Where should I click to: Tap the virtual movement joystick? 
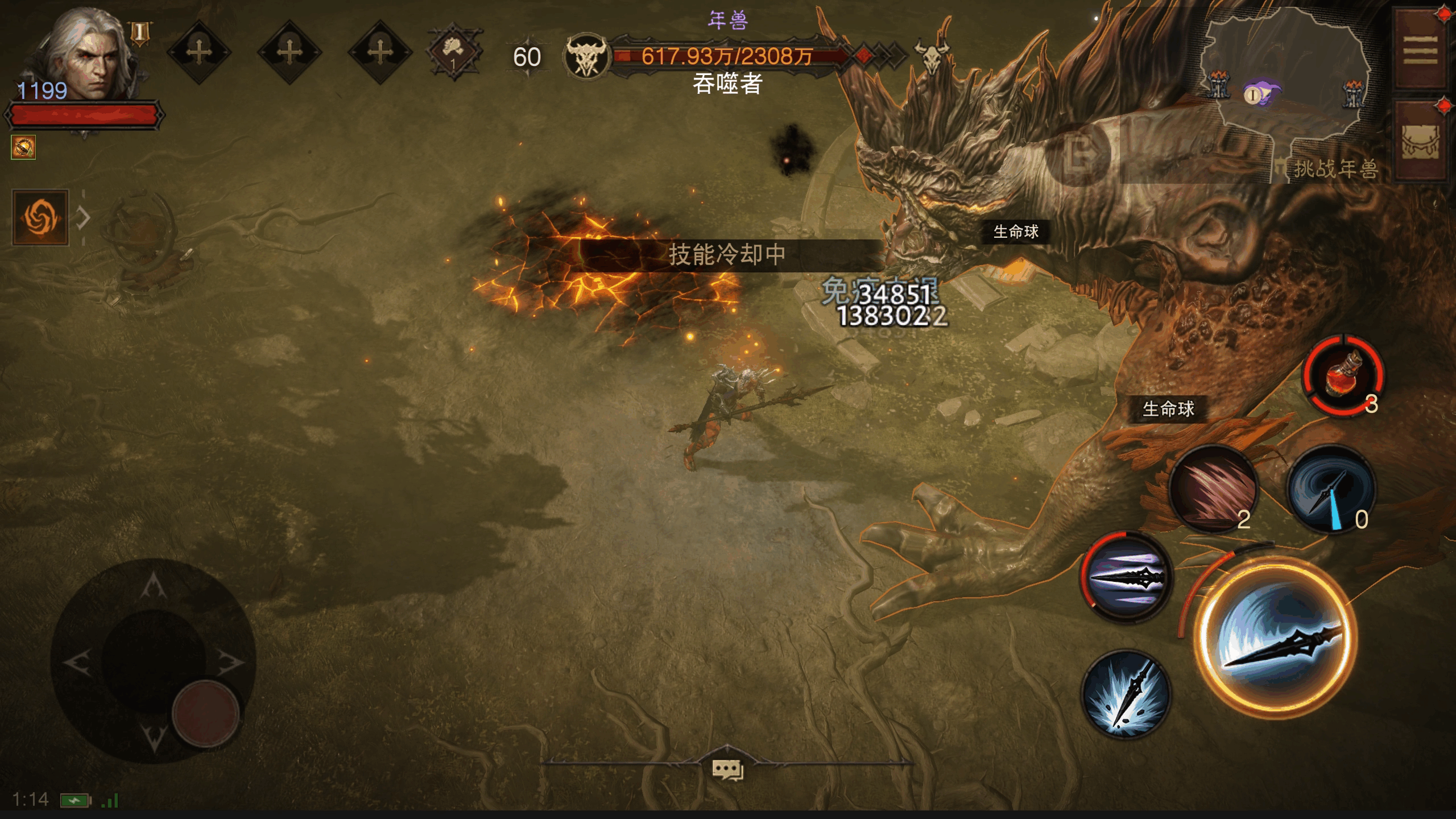[x=154, y=661]
